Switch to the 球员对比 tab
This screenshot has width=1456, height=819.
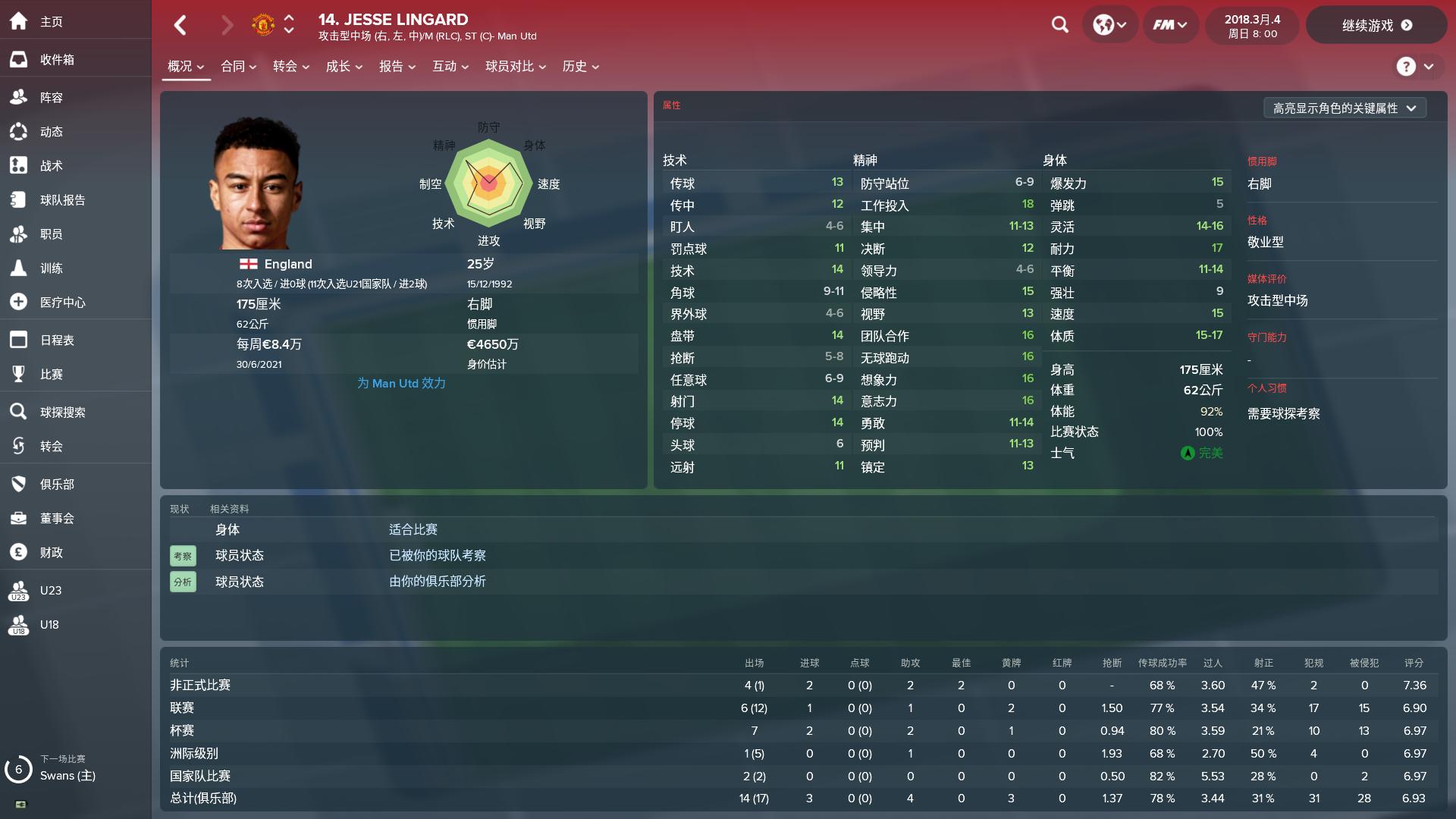(510, 67)
